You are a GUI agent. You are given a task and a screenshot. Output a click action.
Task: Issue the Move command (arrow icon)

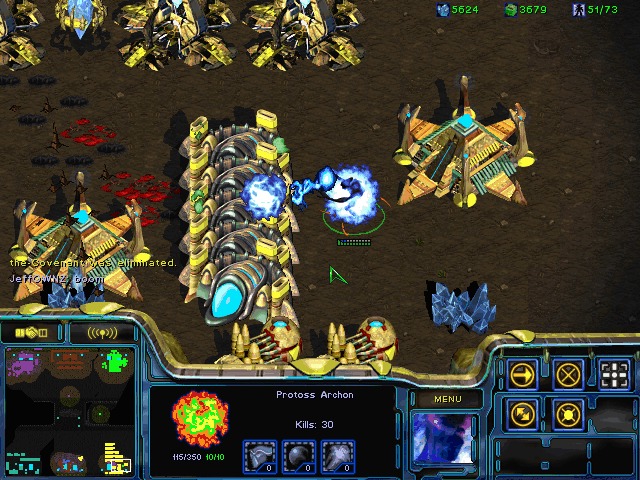click(x=522, y=374)
